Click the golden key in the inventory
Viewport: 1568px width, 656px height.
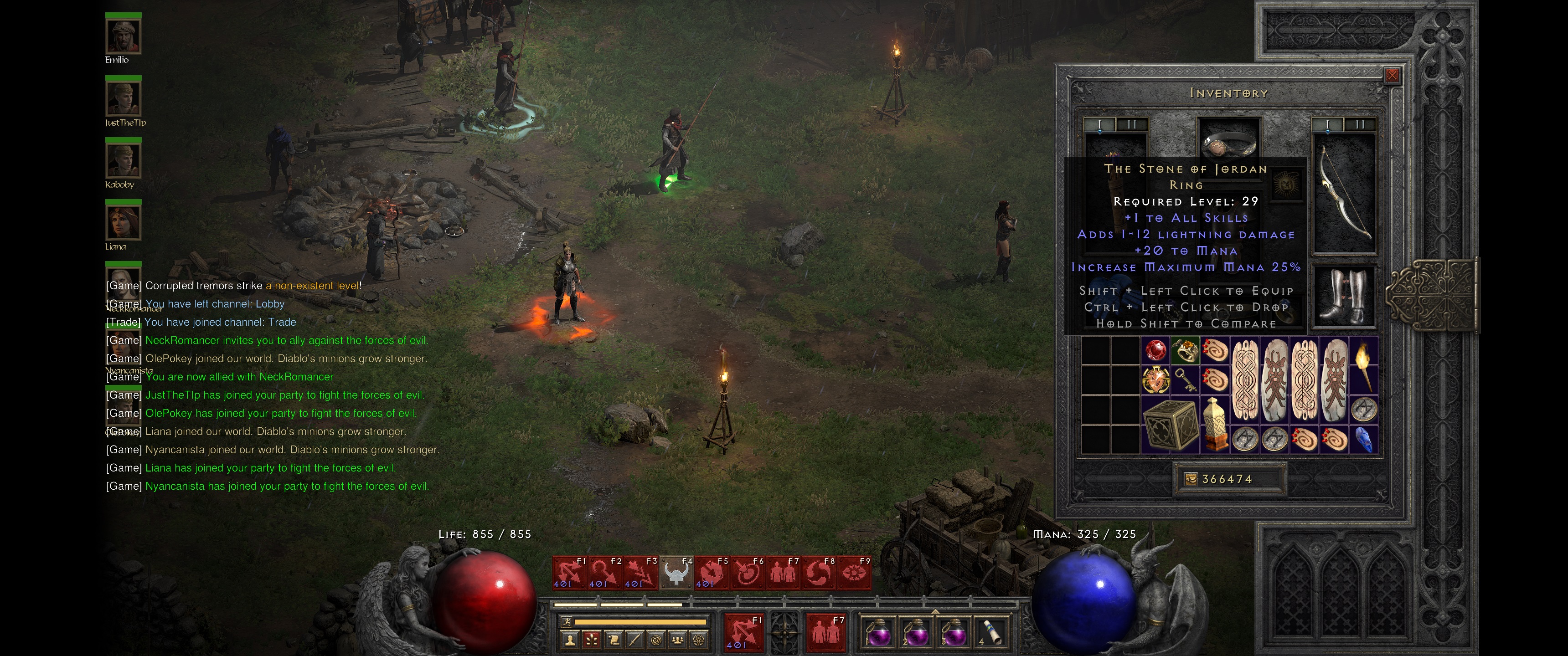[1186, 381]
